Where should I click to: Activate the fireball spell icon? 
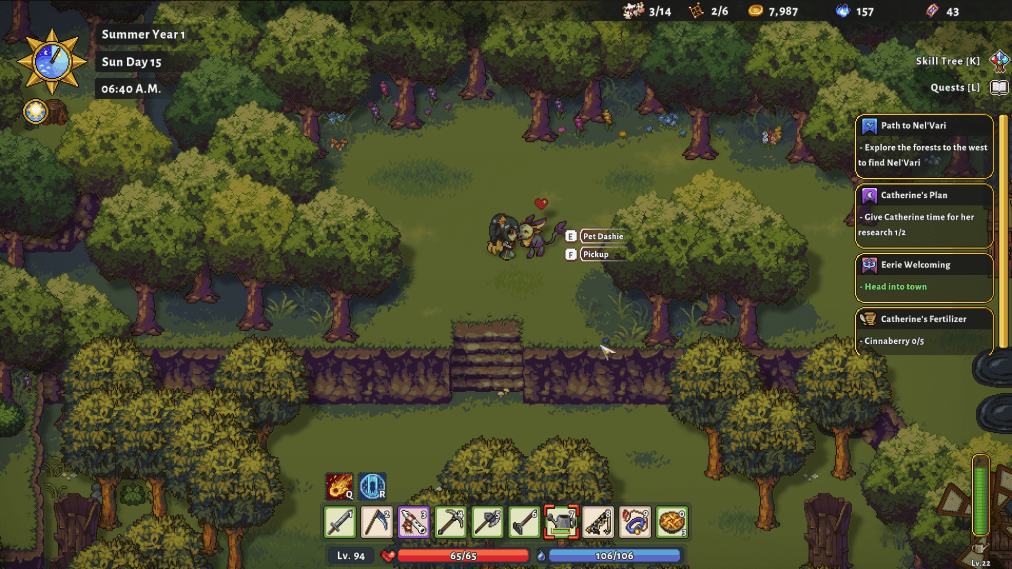pos(339,487)
